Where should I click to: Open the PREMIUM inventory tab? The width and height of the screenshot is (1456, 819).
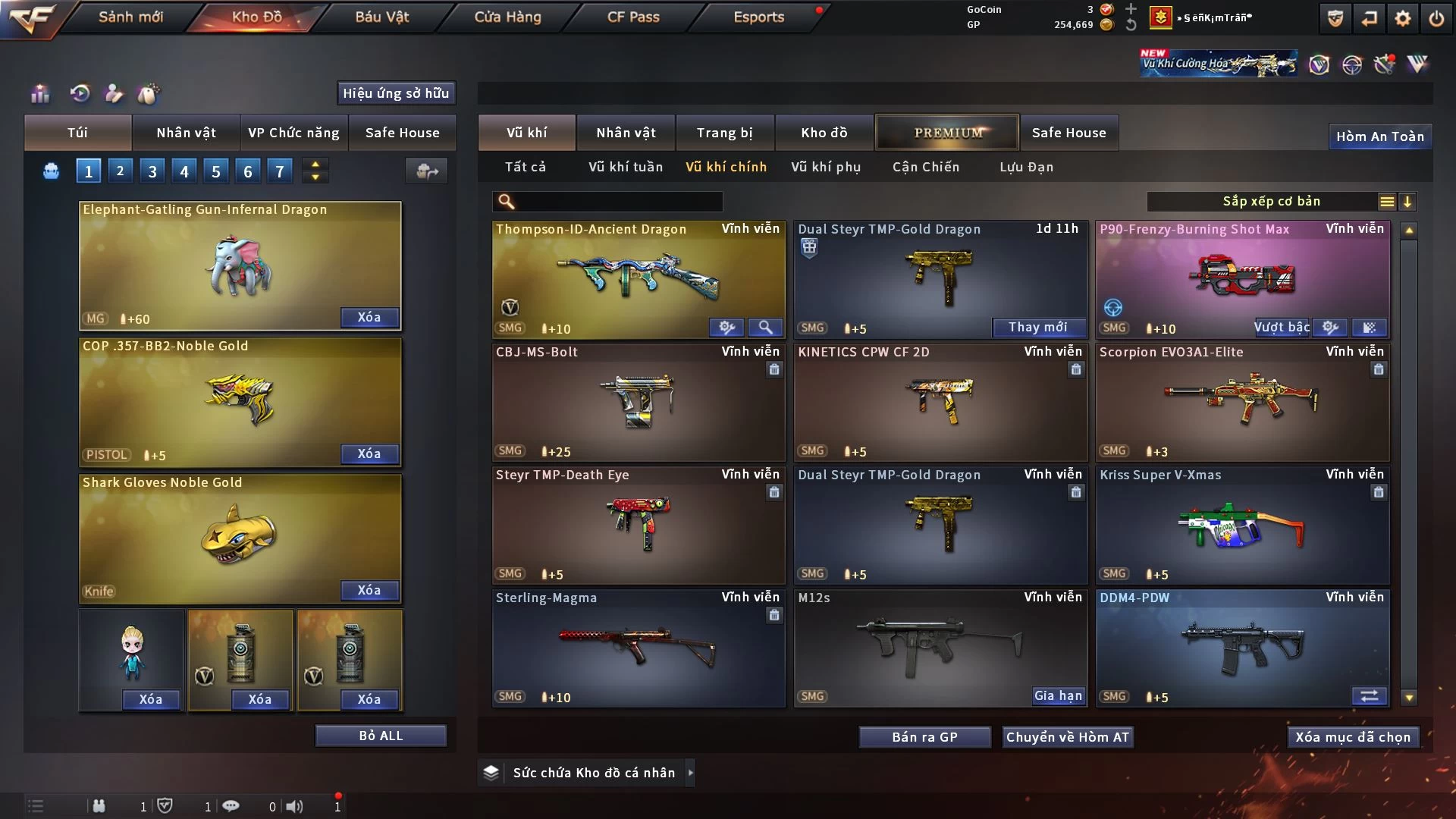point(948,133)
